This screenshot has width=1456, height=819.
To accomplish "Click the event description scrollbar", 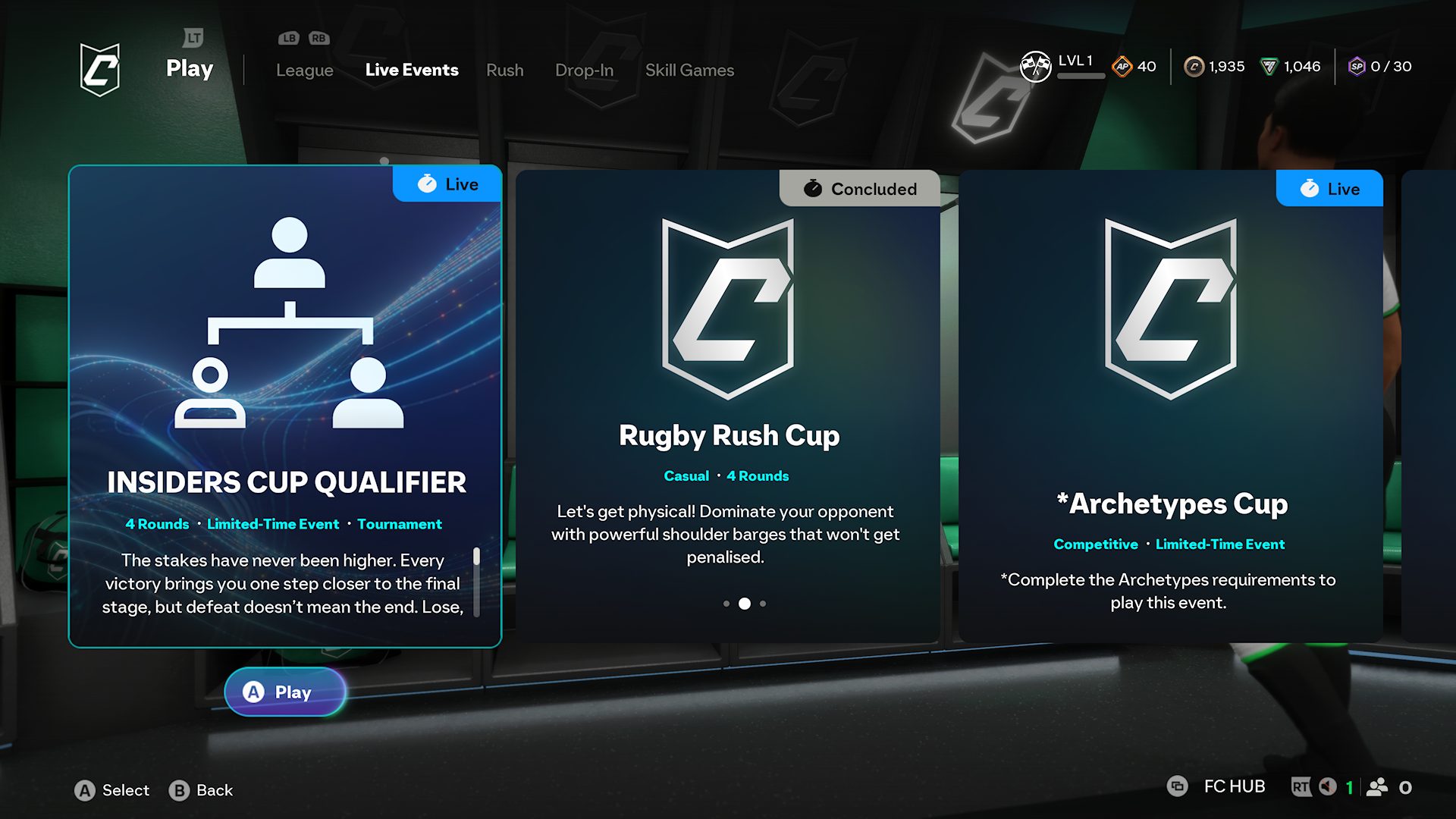I will point(476,581).
